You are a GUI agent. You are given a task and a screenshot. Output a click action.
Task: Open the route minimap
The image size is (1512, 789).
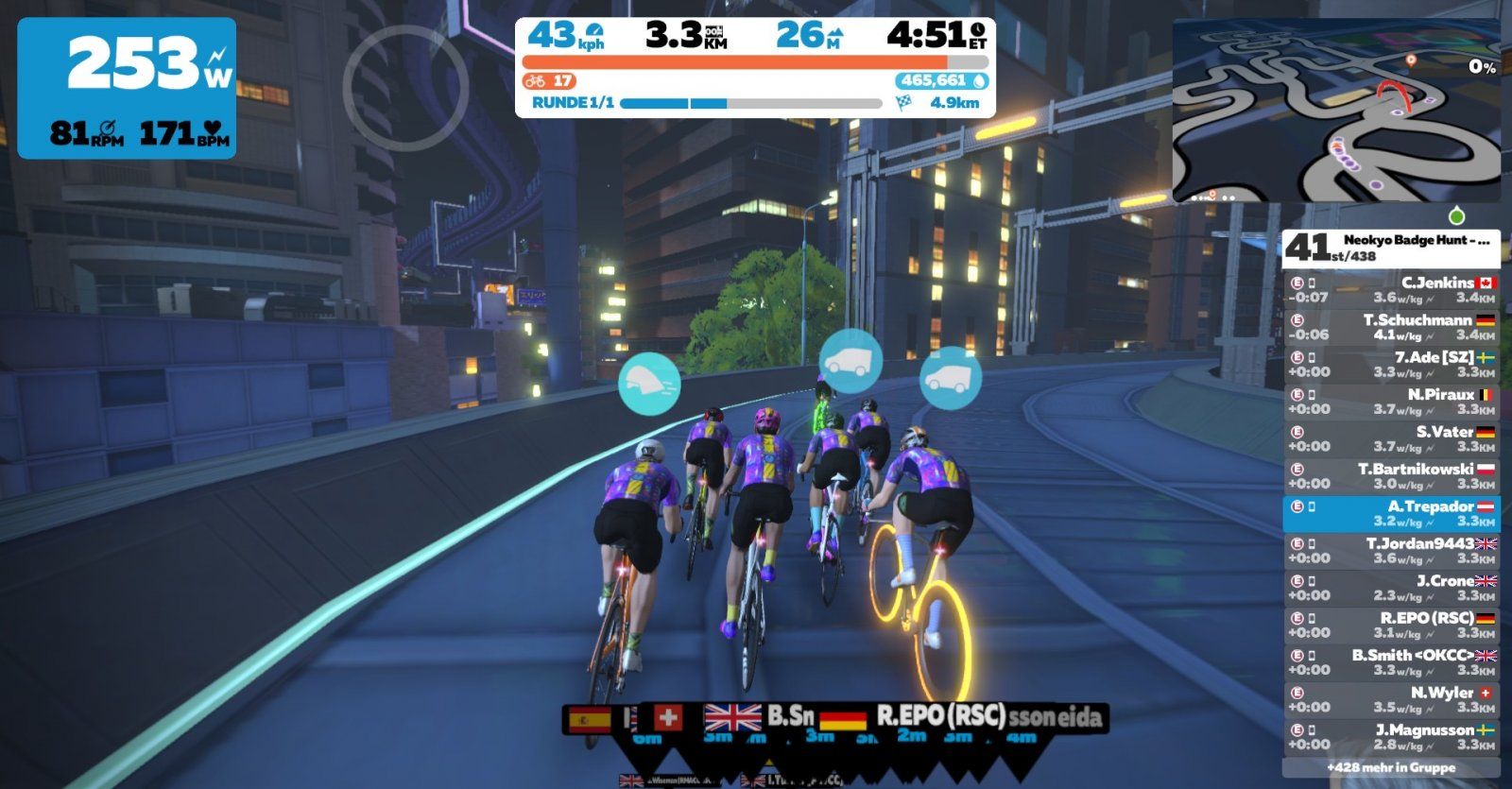click(1335, 110)
